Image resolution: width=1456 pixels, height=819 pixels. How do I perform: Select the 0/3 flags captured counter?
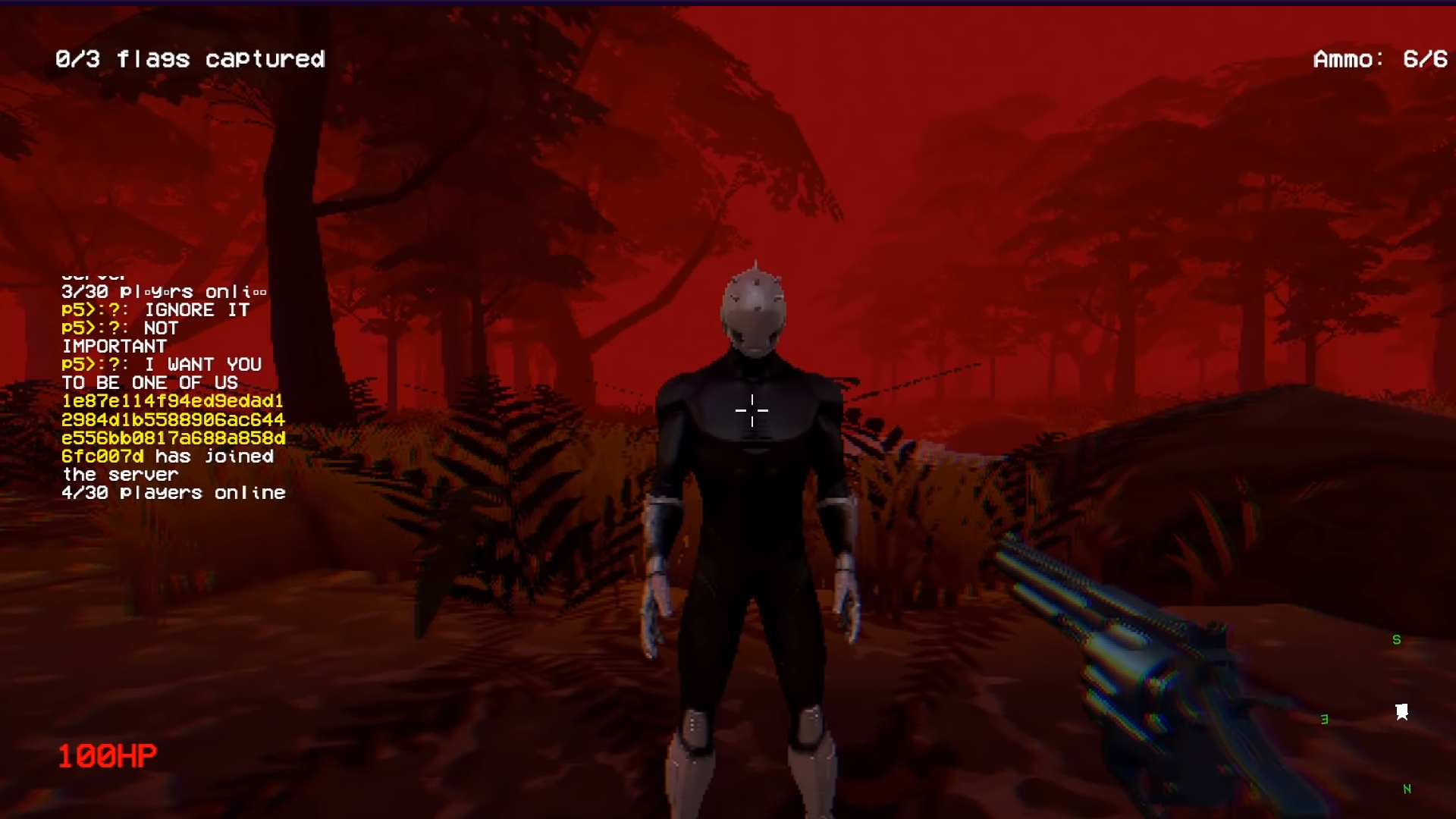190,59
